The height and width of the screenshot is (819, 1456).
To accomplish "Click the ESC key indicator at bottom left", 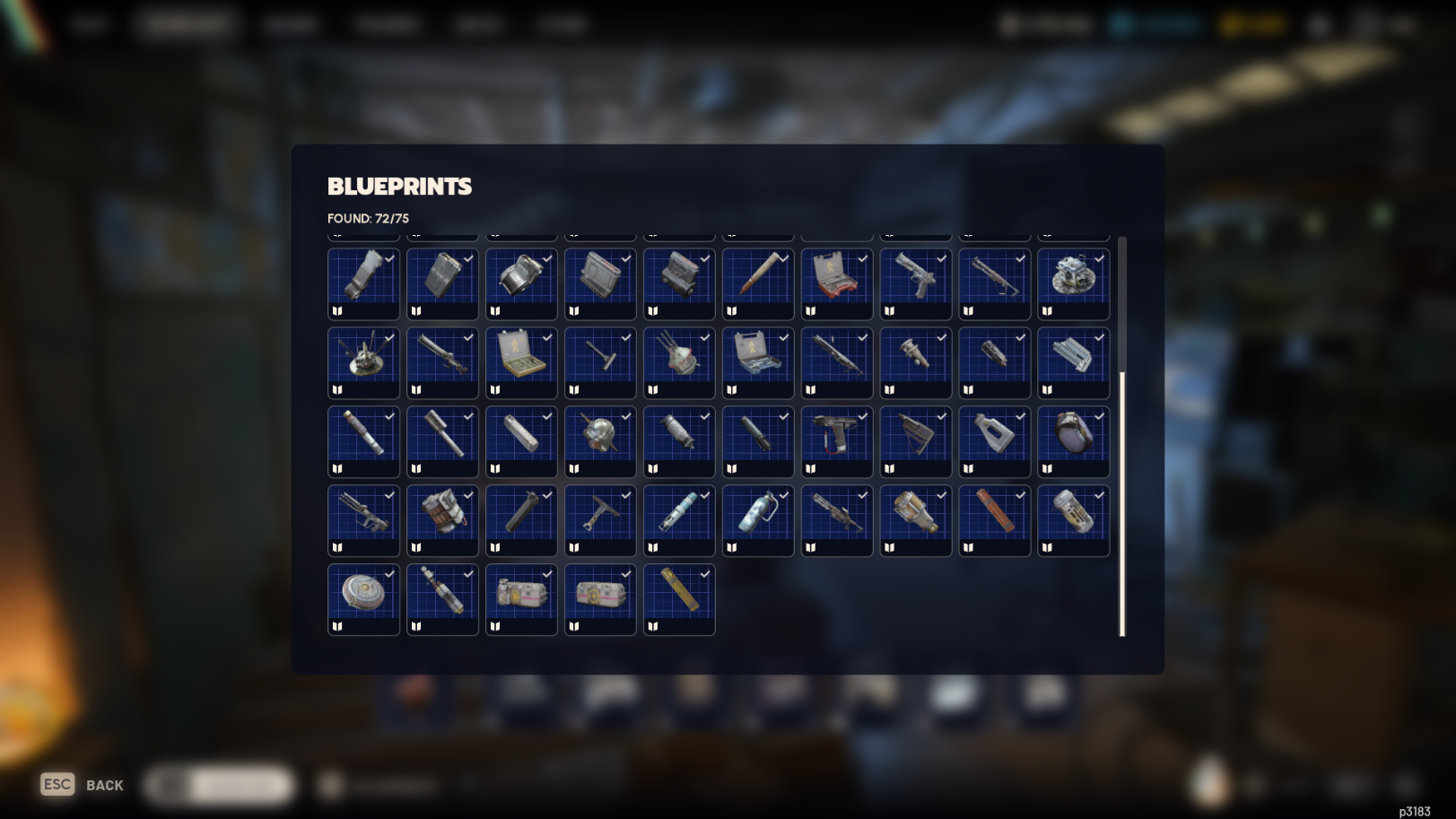I will 57,784.
